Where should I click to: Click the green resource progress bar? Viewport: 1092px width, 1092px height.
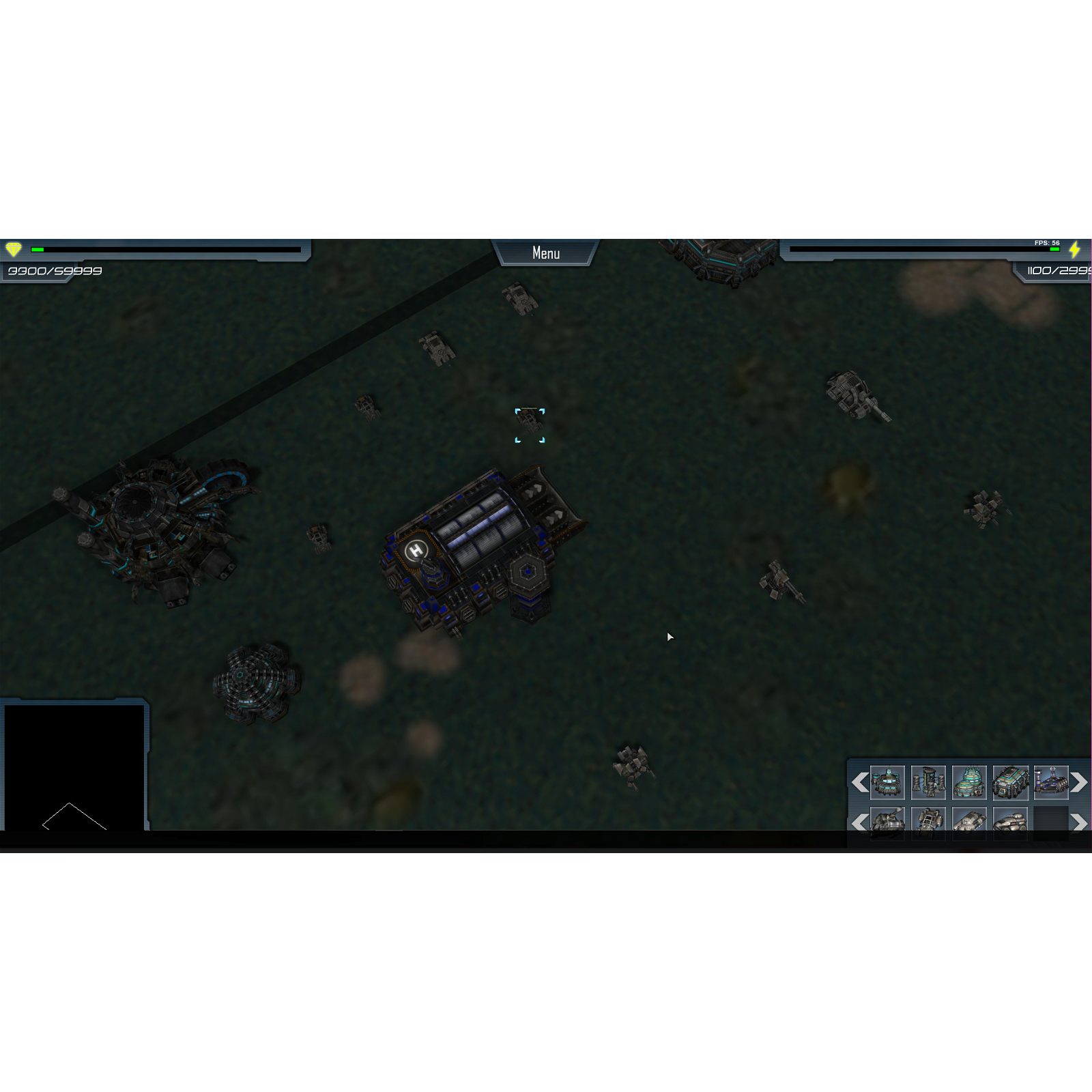point(39,250)
